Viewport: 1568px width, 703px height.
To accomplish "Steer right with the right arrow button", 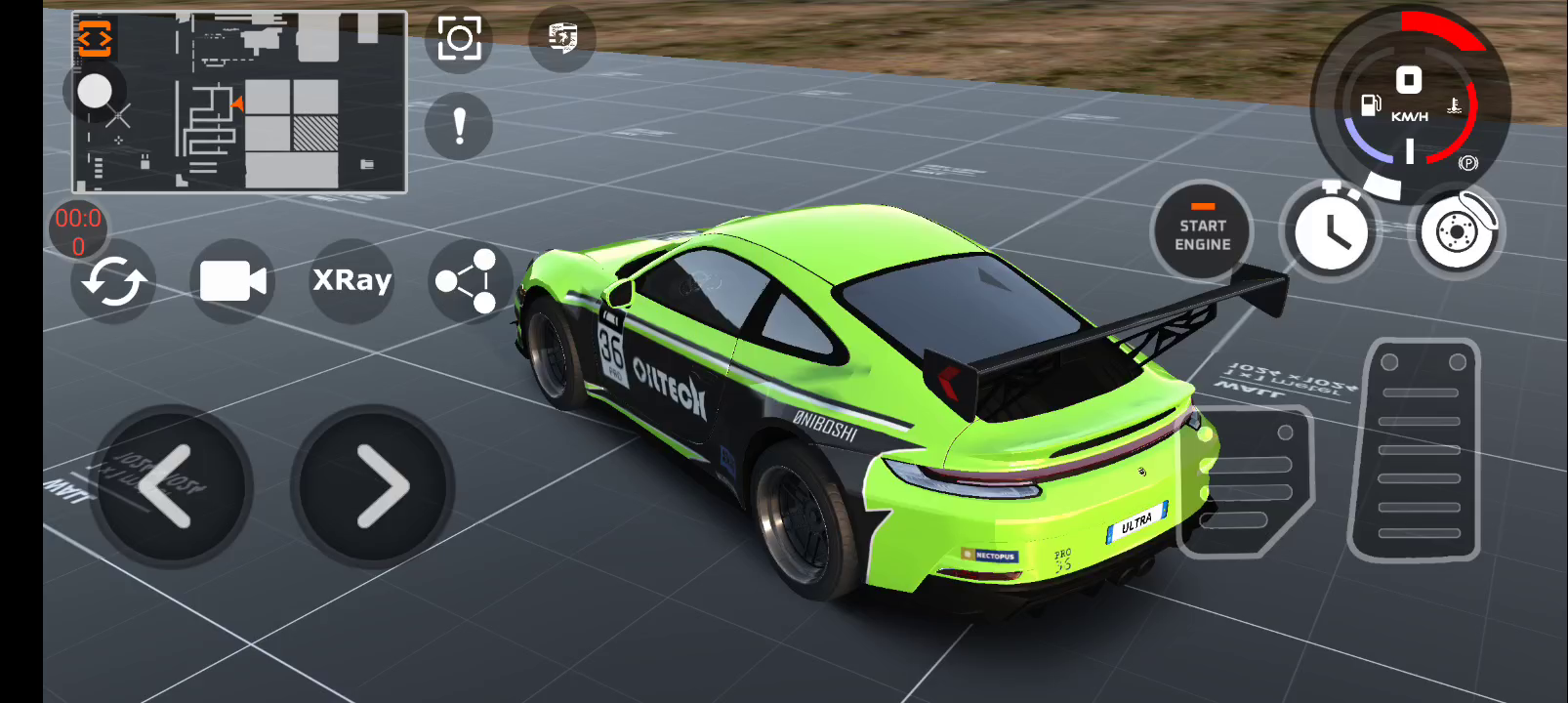I will pos(374,486).
